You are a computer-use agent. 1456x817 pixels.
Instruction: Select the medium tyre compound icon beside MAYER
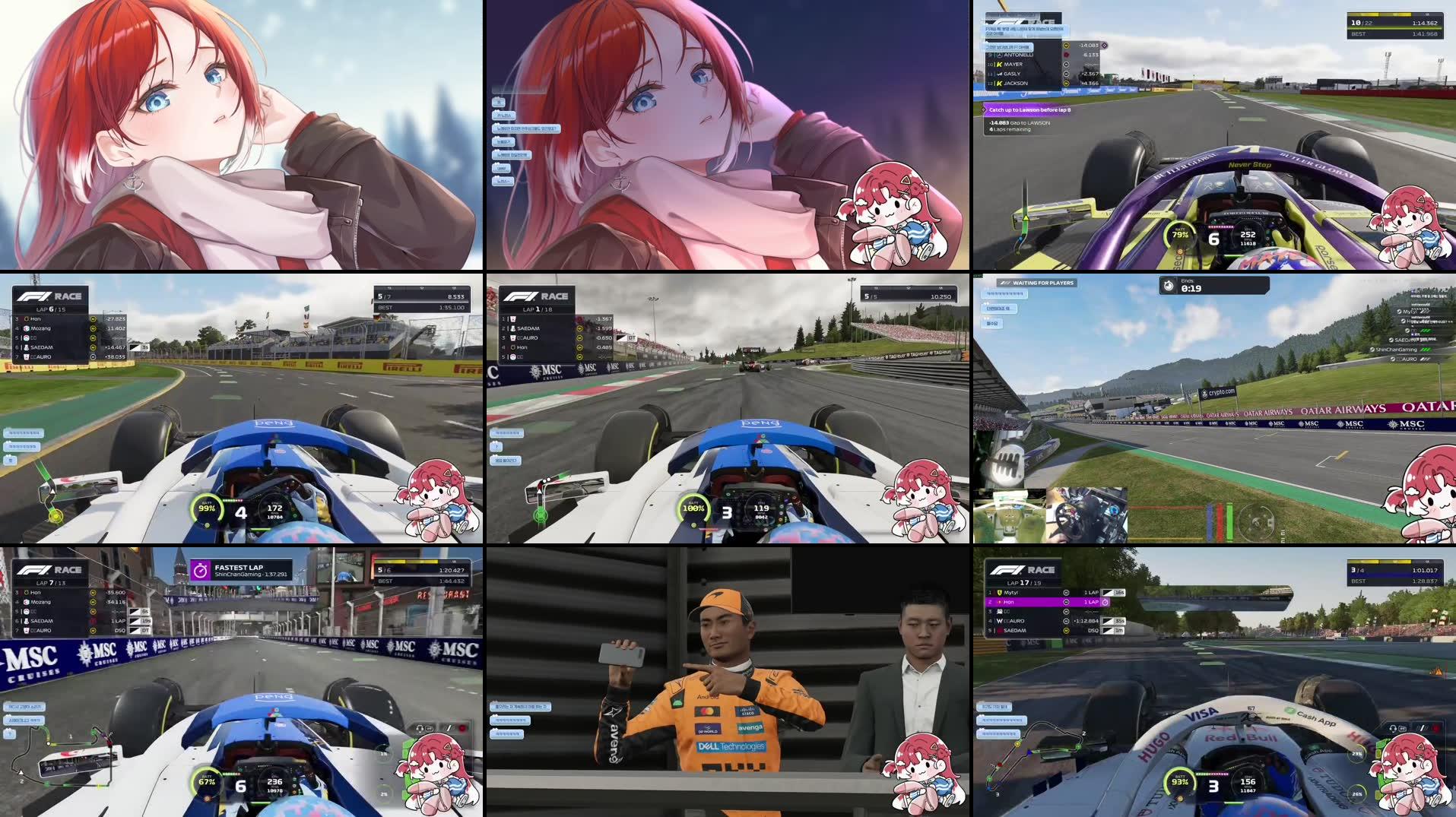point(1067,65)
